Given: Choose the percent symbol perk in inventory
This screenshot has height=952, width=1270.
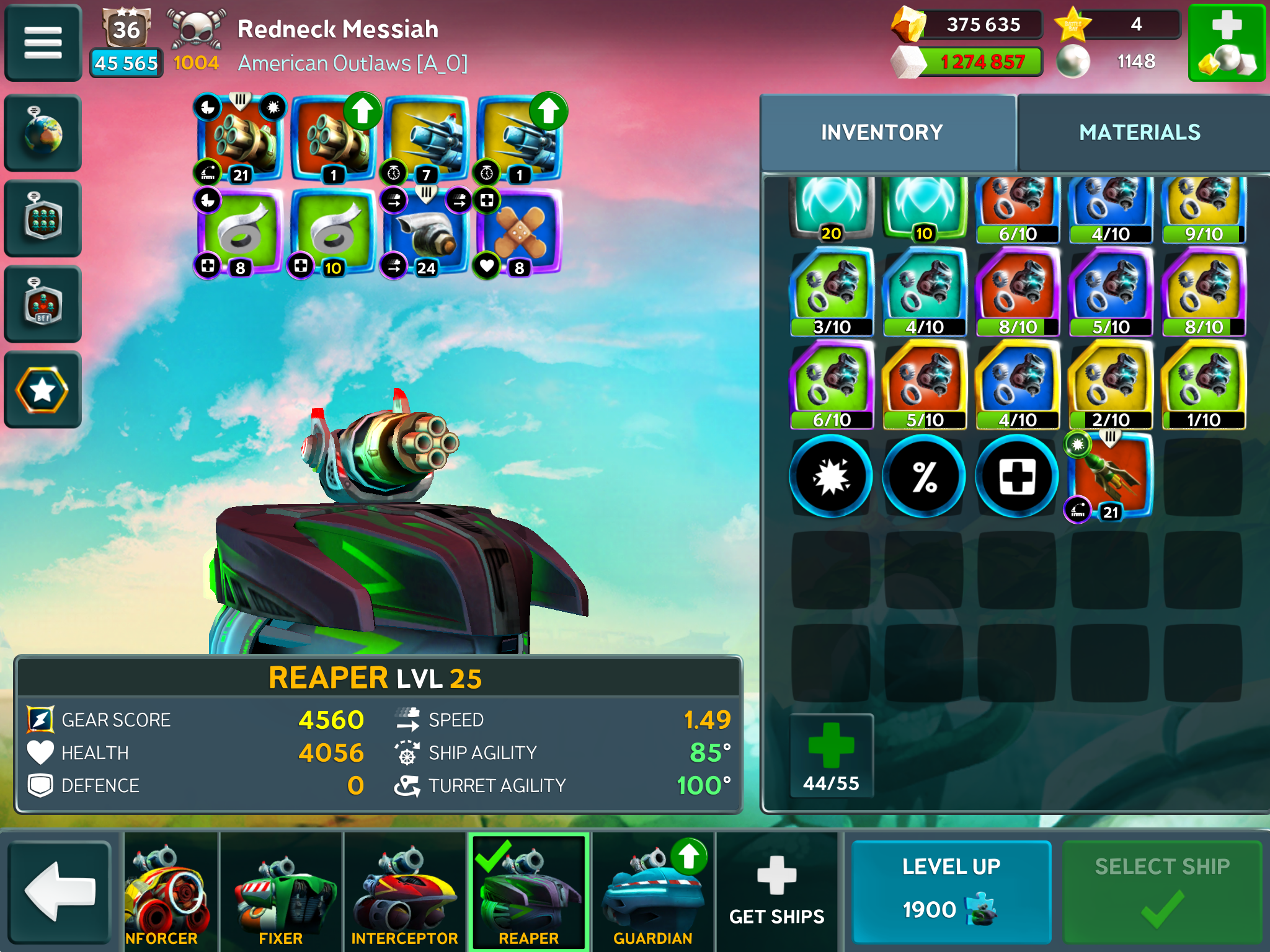Looking at the screenshot, I should tap(924, 477).
